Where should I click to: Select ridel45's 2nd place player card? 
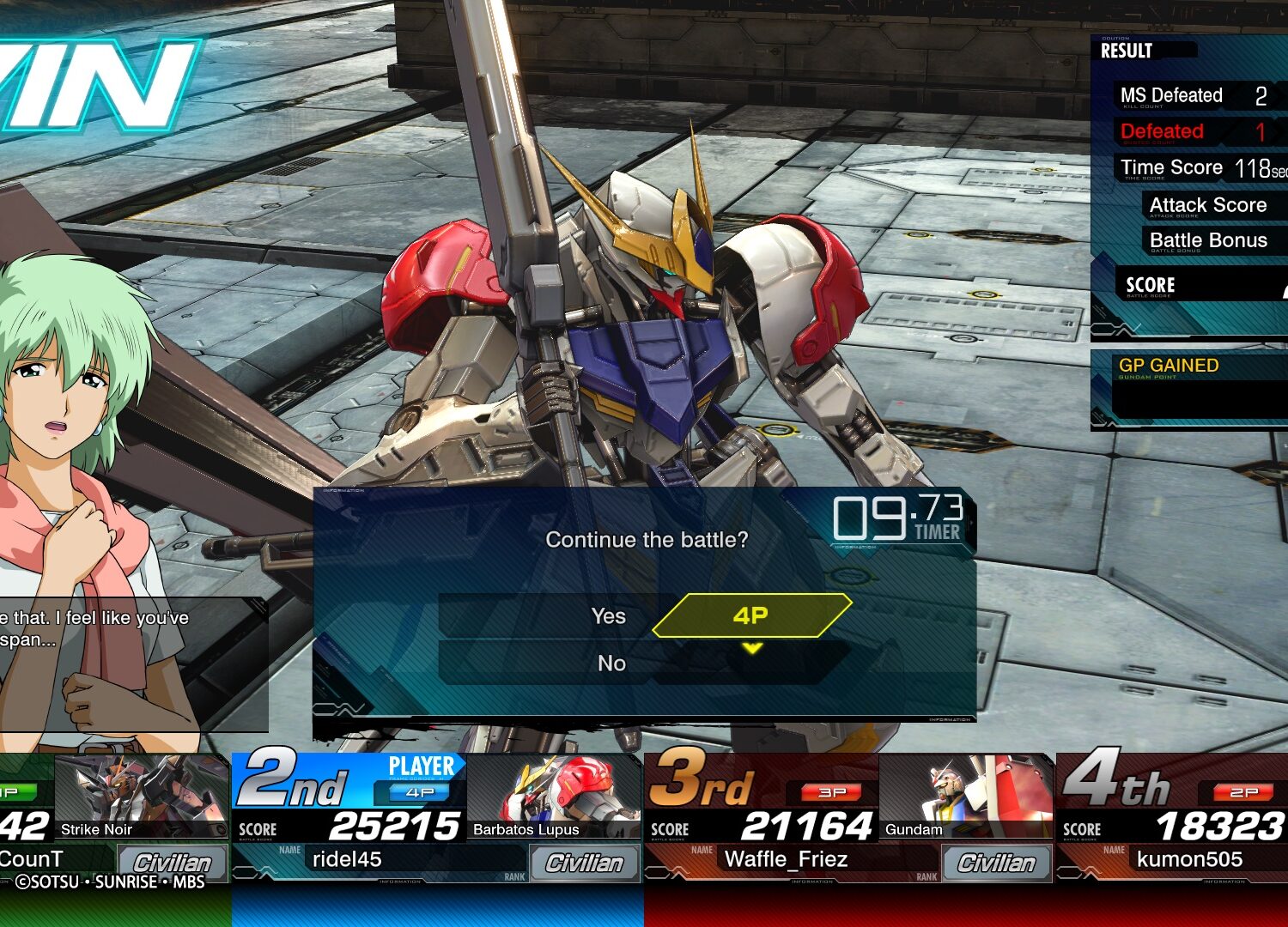click(x=436, y=817)
